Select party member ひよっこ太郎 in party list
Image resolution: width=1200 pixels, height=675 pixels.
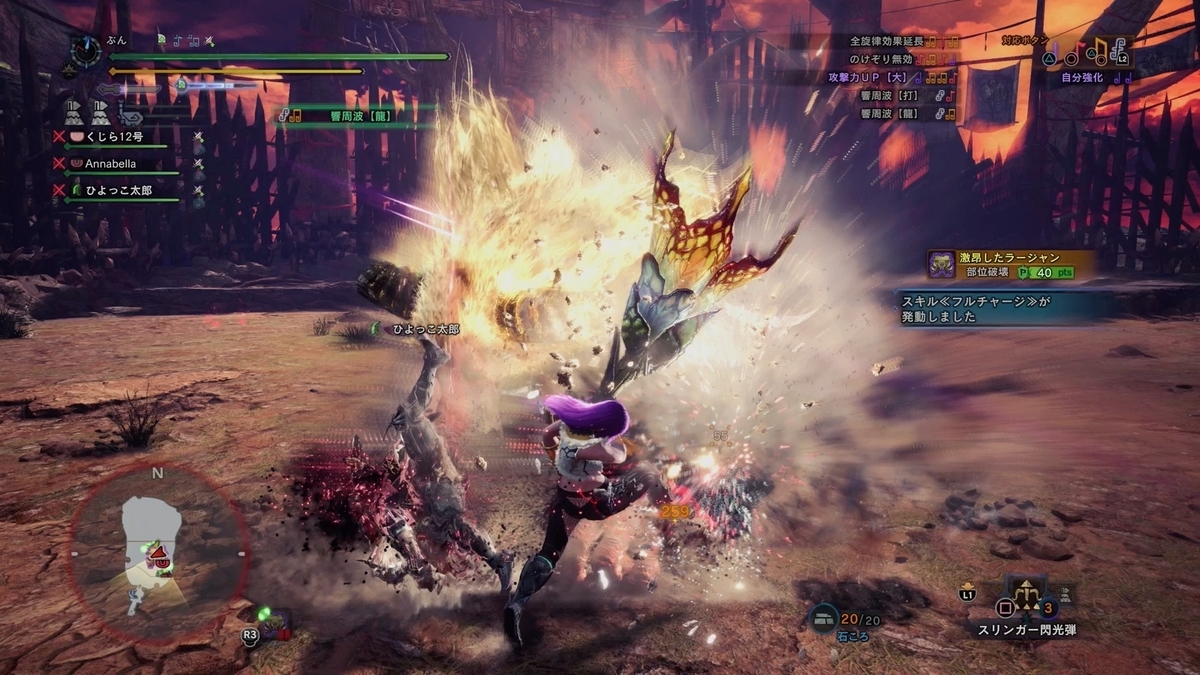coord(118,190)
